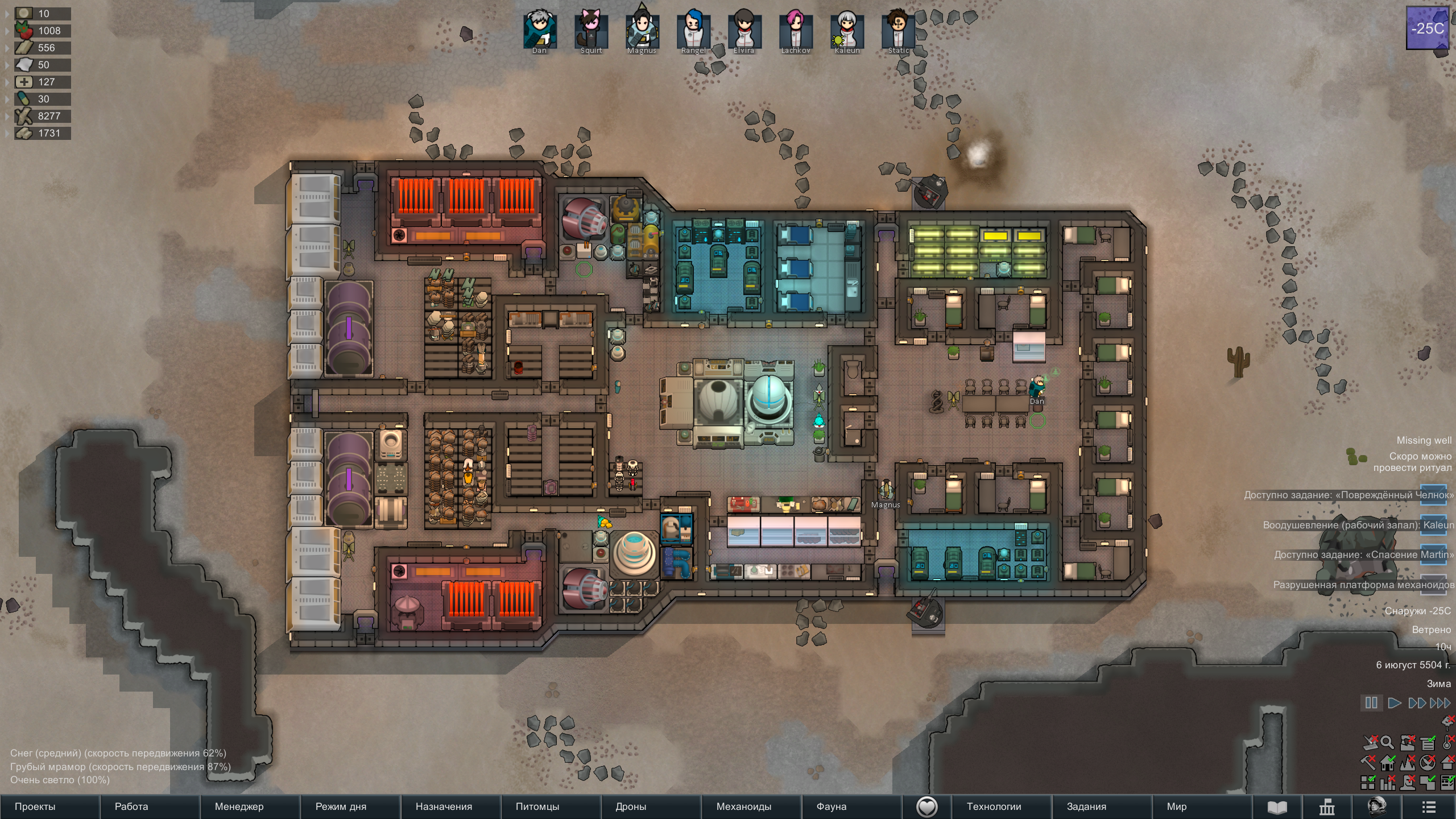Open the Технологии research tab

coord(994,806)
